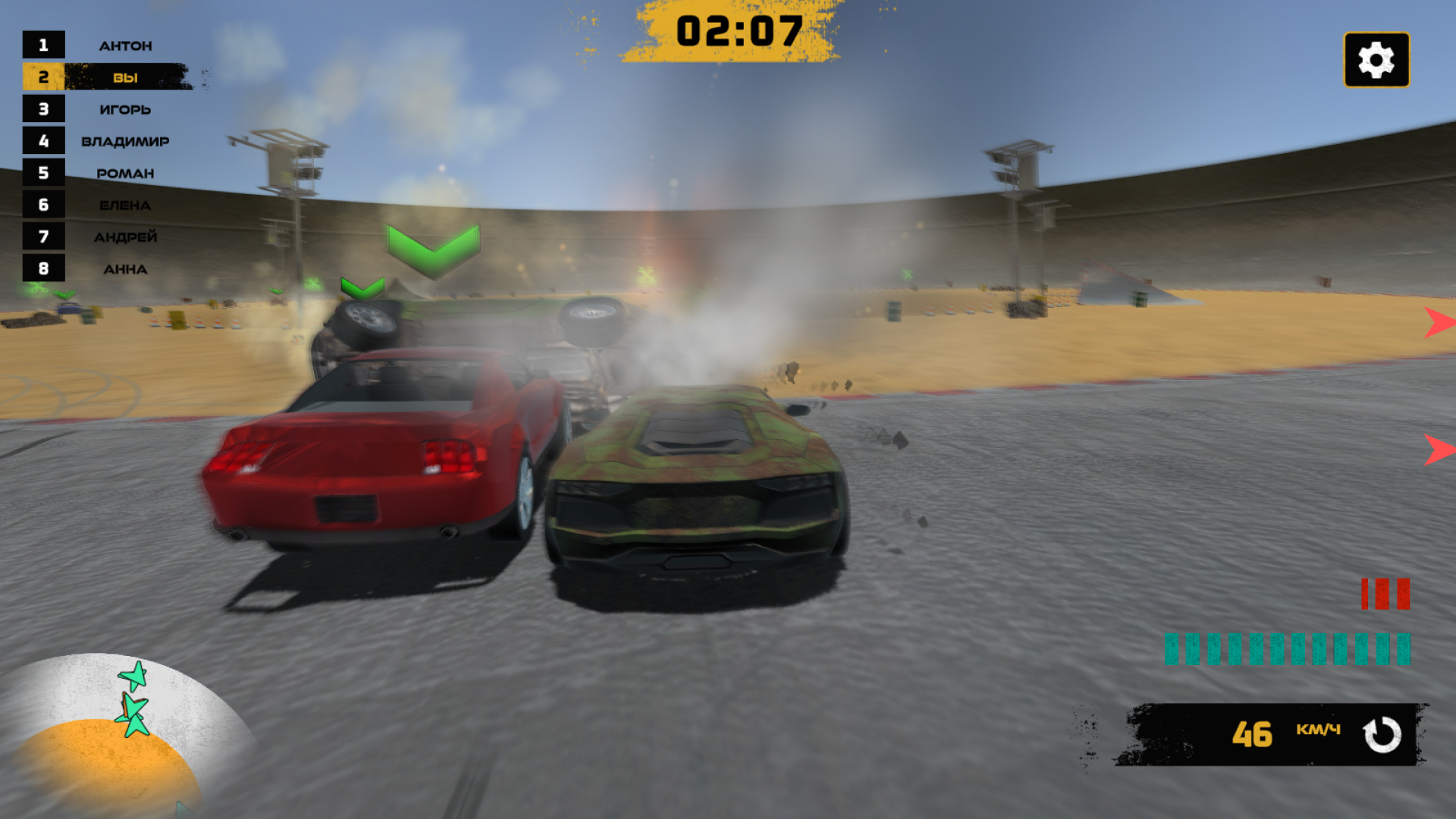Click the race timer showing 02:07
The width and height of the screenshot is (1456, 819).
point(738,29)
